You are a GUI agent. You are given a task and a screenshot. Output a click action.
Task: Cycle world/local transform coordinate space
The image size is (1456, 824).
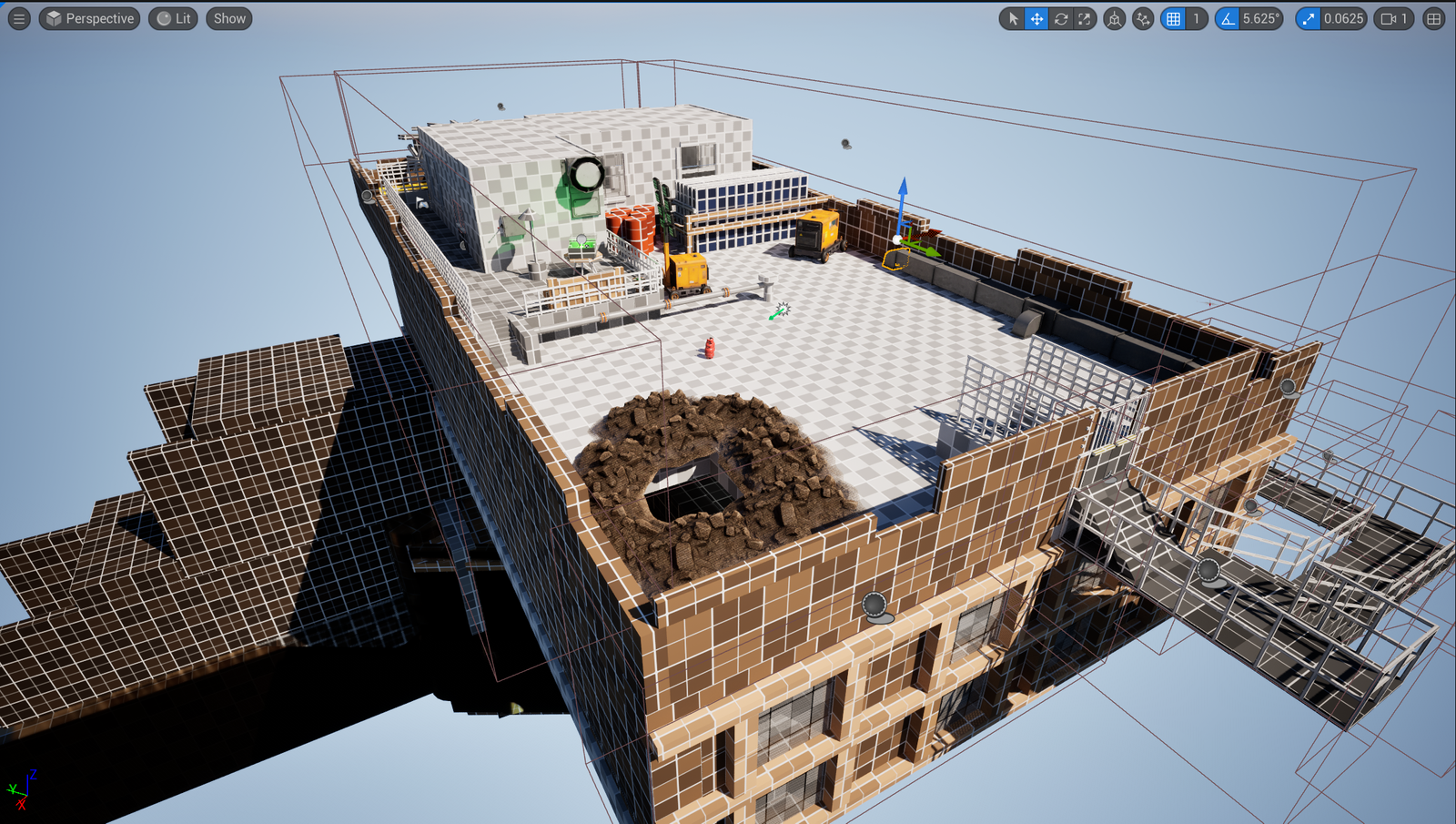tap(1114, 18)
